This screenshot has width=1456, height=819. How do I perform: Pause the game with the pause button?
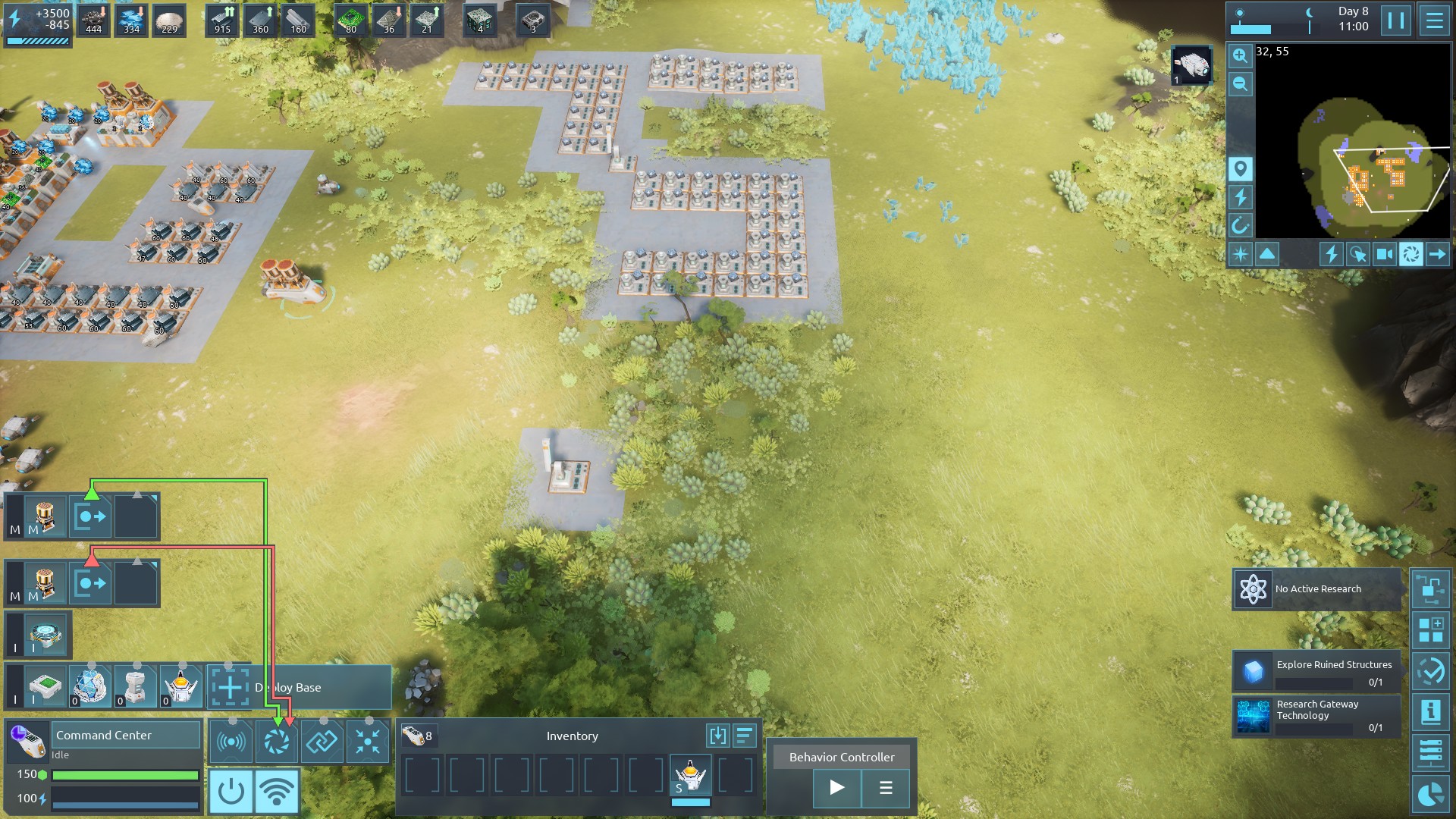1396,20
